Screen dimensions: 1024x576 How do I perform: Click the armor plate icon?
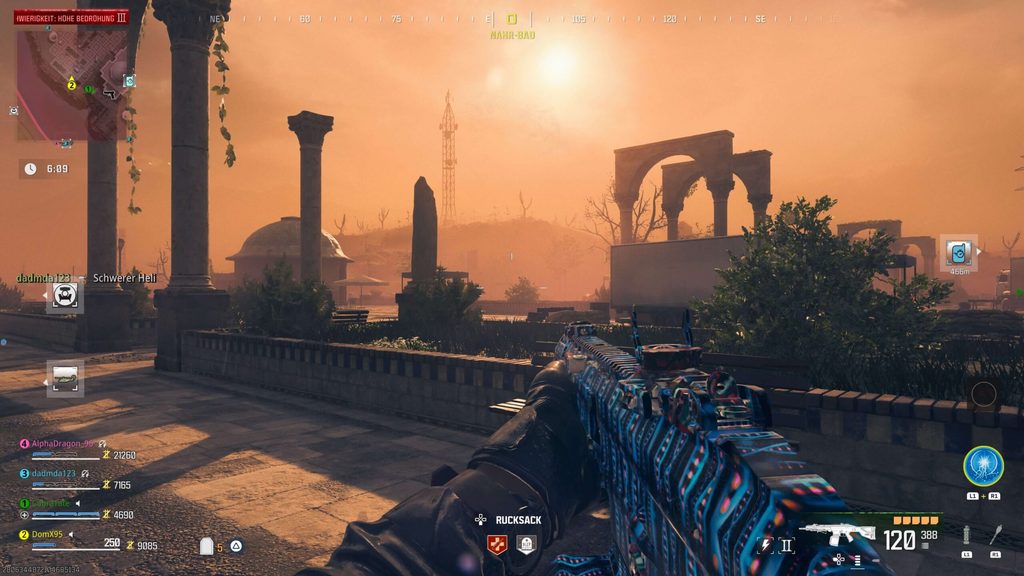click(x=208, y=546)
